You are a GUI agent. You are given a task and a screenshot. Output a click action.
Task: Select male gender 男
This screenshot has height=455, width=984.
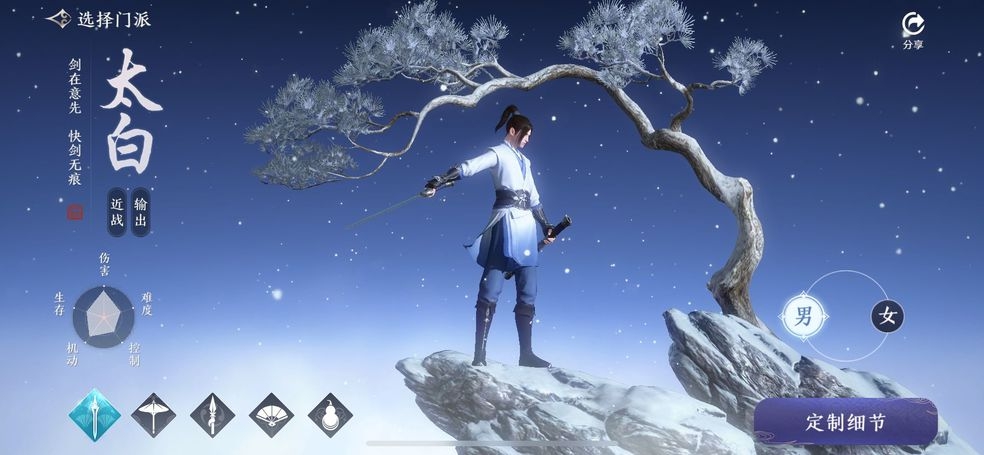tap(803, 318)
